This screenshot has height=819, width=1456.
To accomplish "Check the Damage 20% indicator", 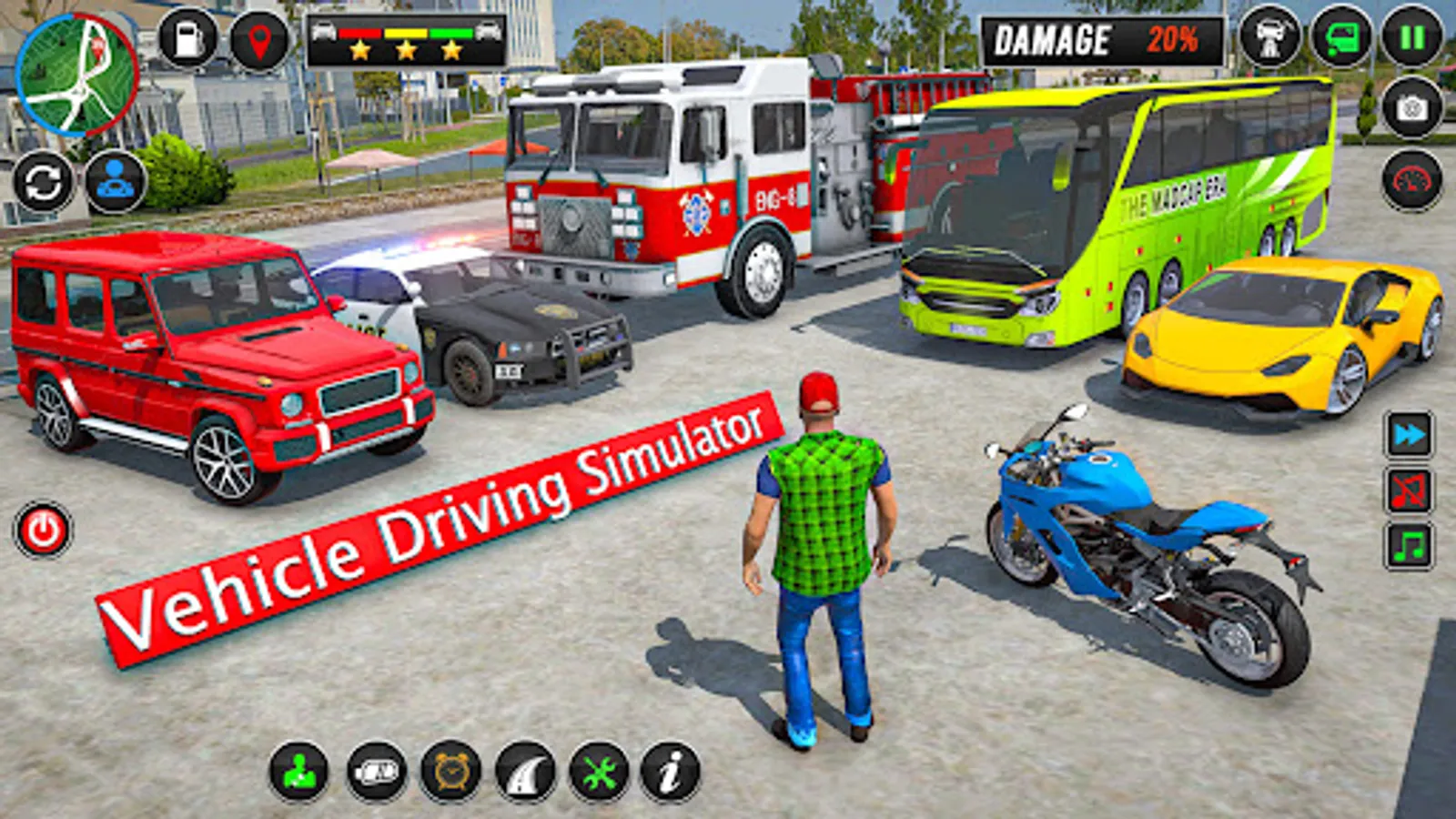I will pyautogui.click(x=1092, y=38).
